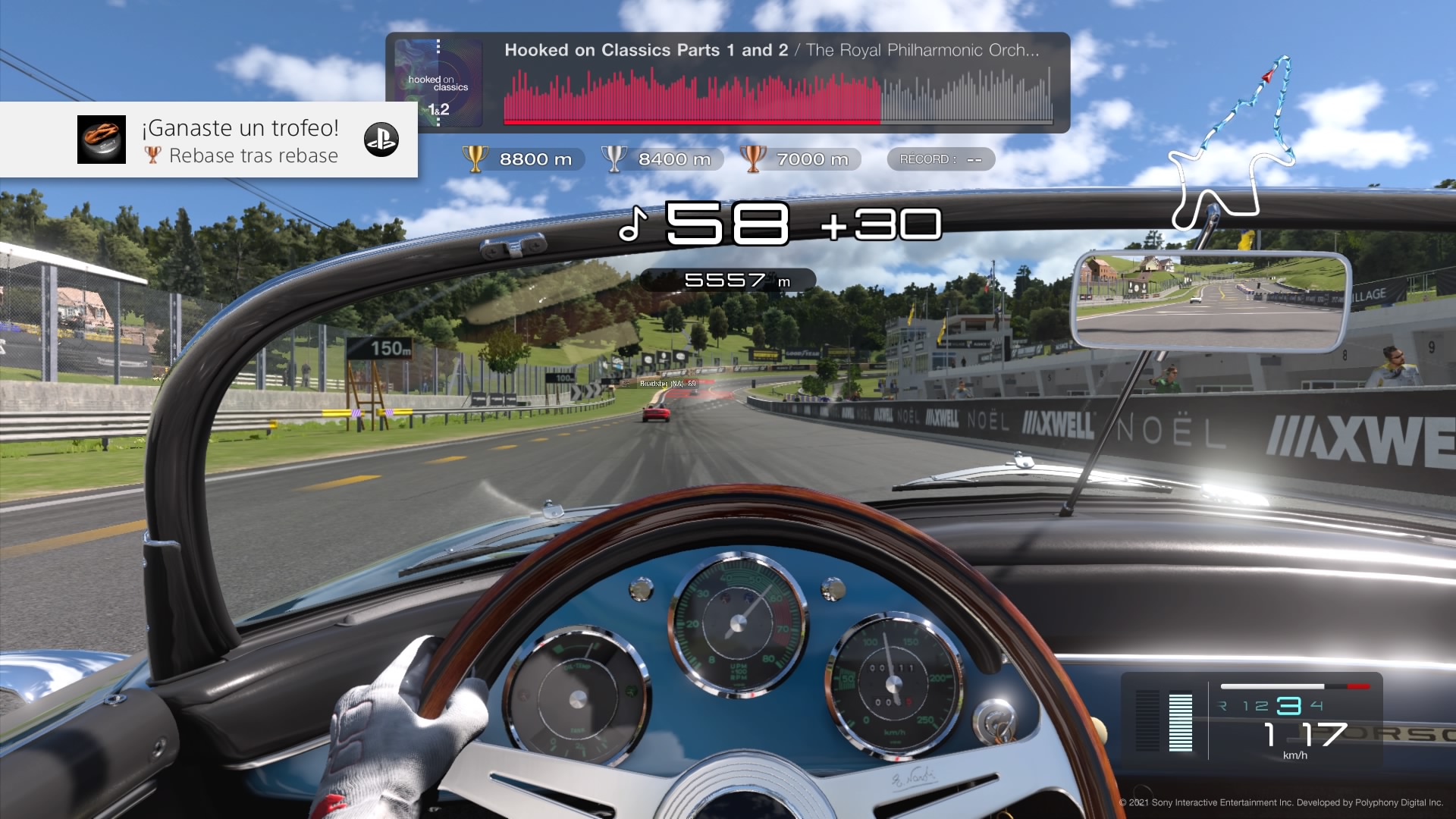Select the Hooked on Classics album cover

(x=438, y=83)
